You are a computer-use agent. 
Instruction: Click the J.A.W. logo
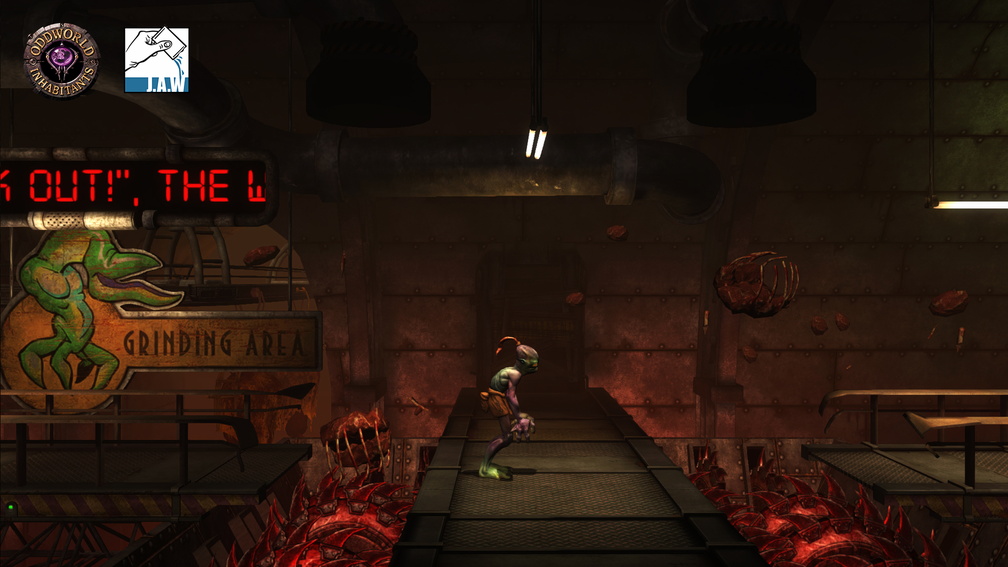[x=157, y=60]
